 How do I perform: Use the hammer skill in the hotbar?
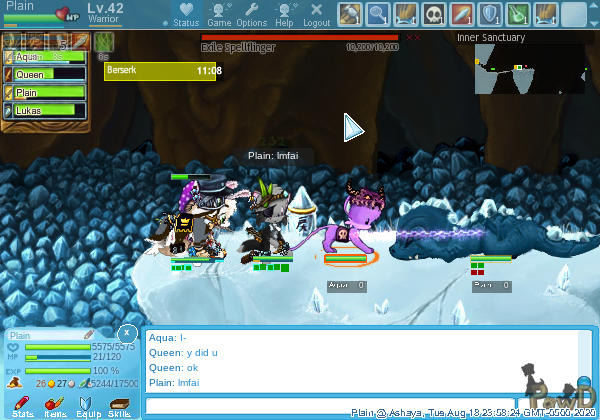[x=350, y=14]
